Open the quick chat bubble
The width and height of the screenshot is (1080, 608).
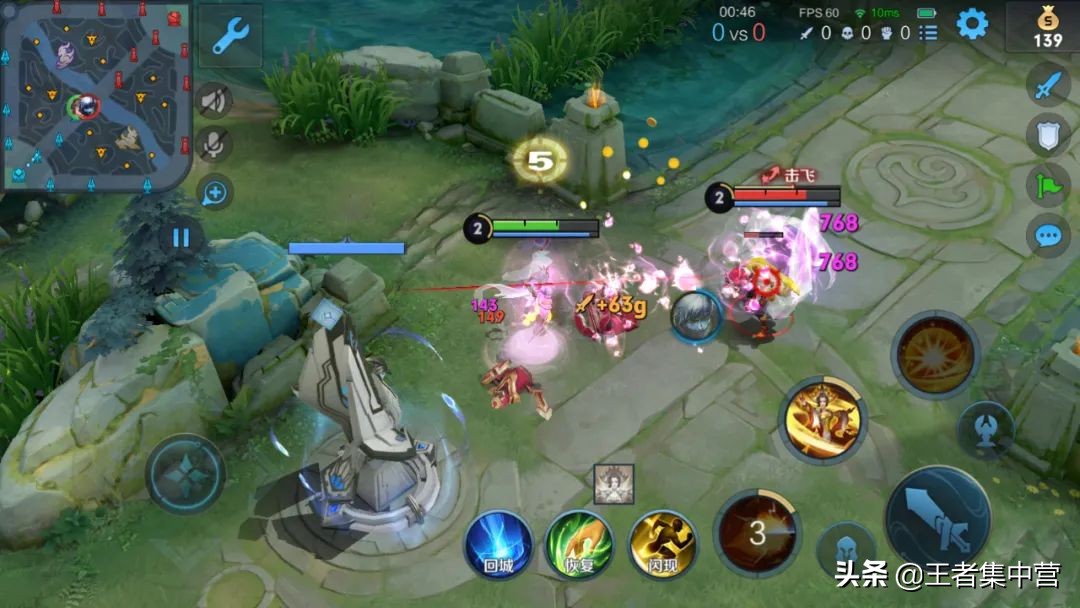1047,236
